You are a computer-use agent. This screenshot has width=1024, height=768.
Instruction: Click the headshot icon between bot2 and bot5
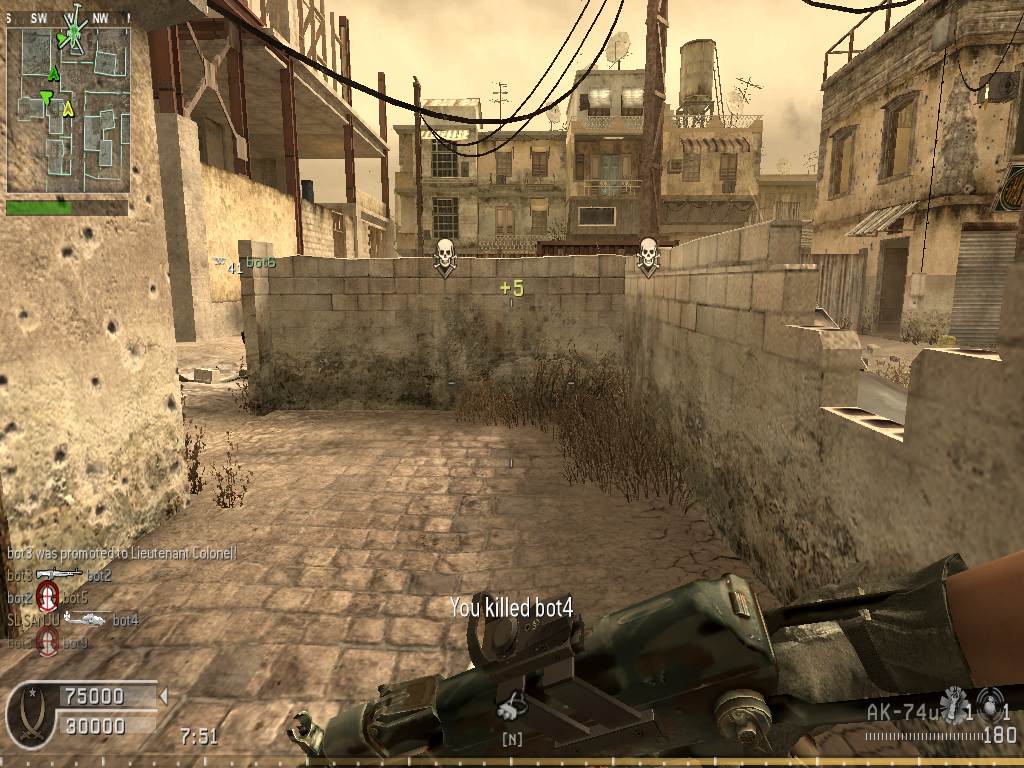[47, 597]
